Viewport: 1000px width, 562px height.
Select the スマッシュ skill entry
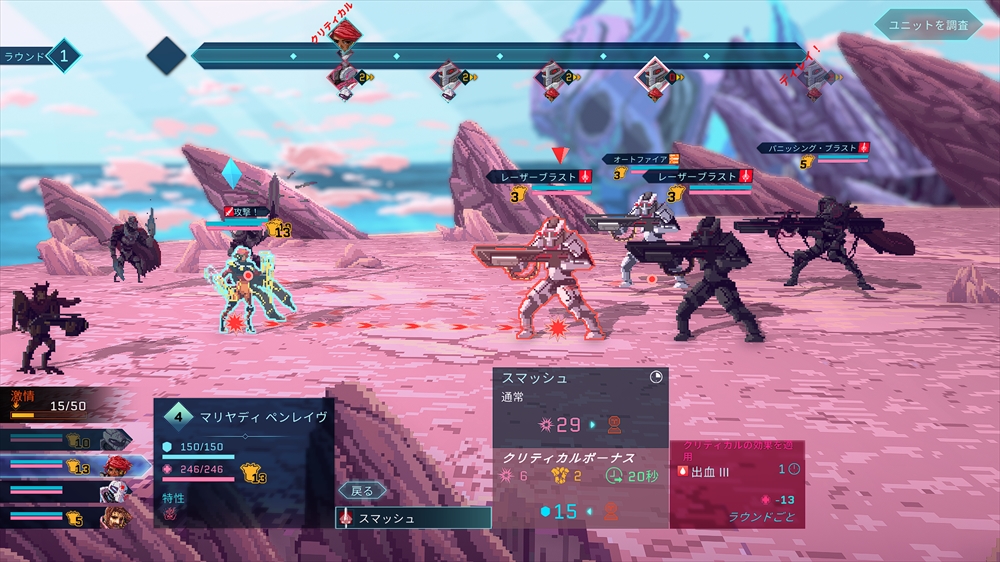pos(414,518)
